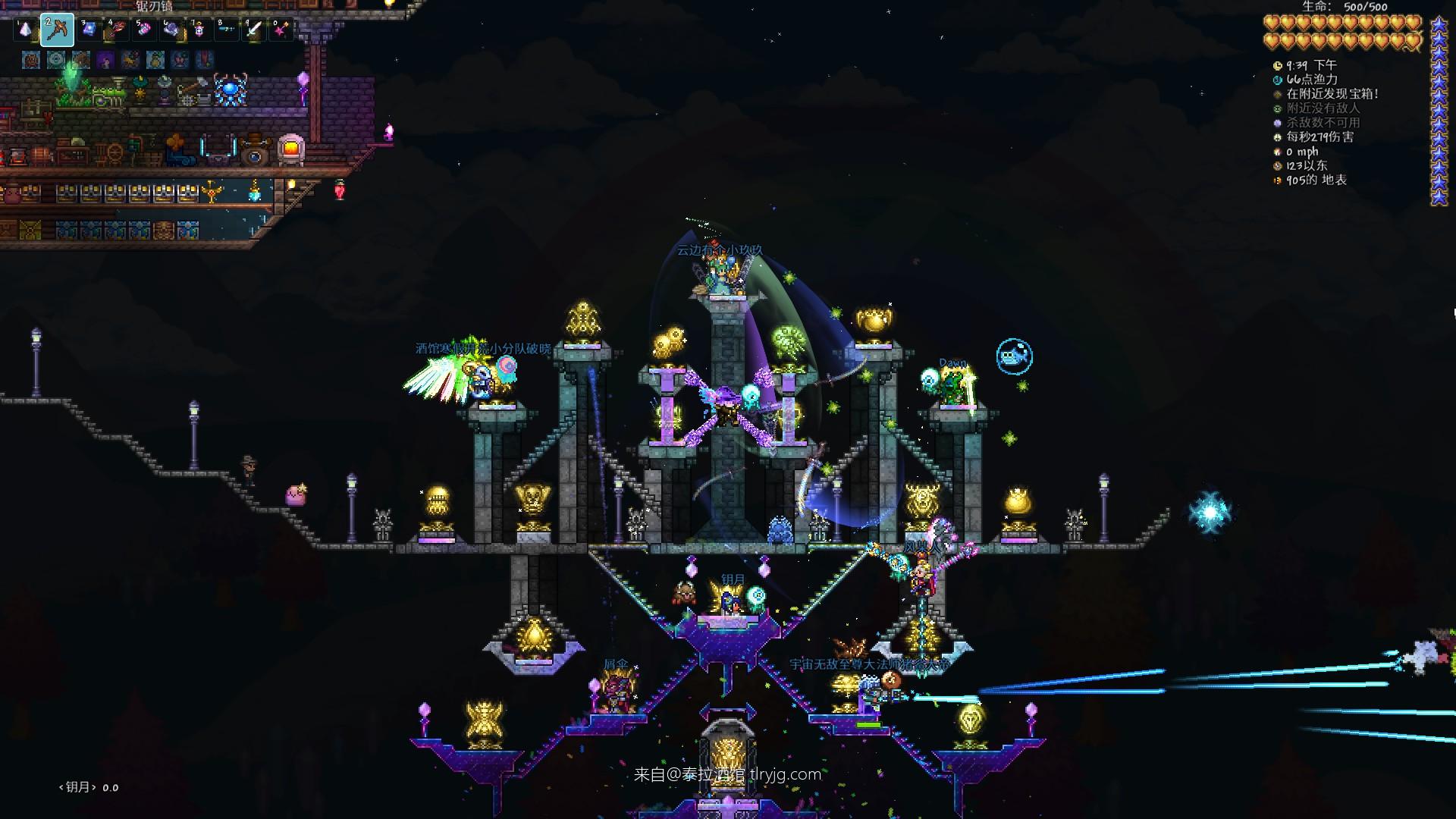Pick the purple orb item in slot 6
The width and height of the screenshot is (1456, 819).
(171, 30)
